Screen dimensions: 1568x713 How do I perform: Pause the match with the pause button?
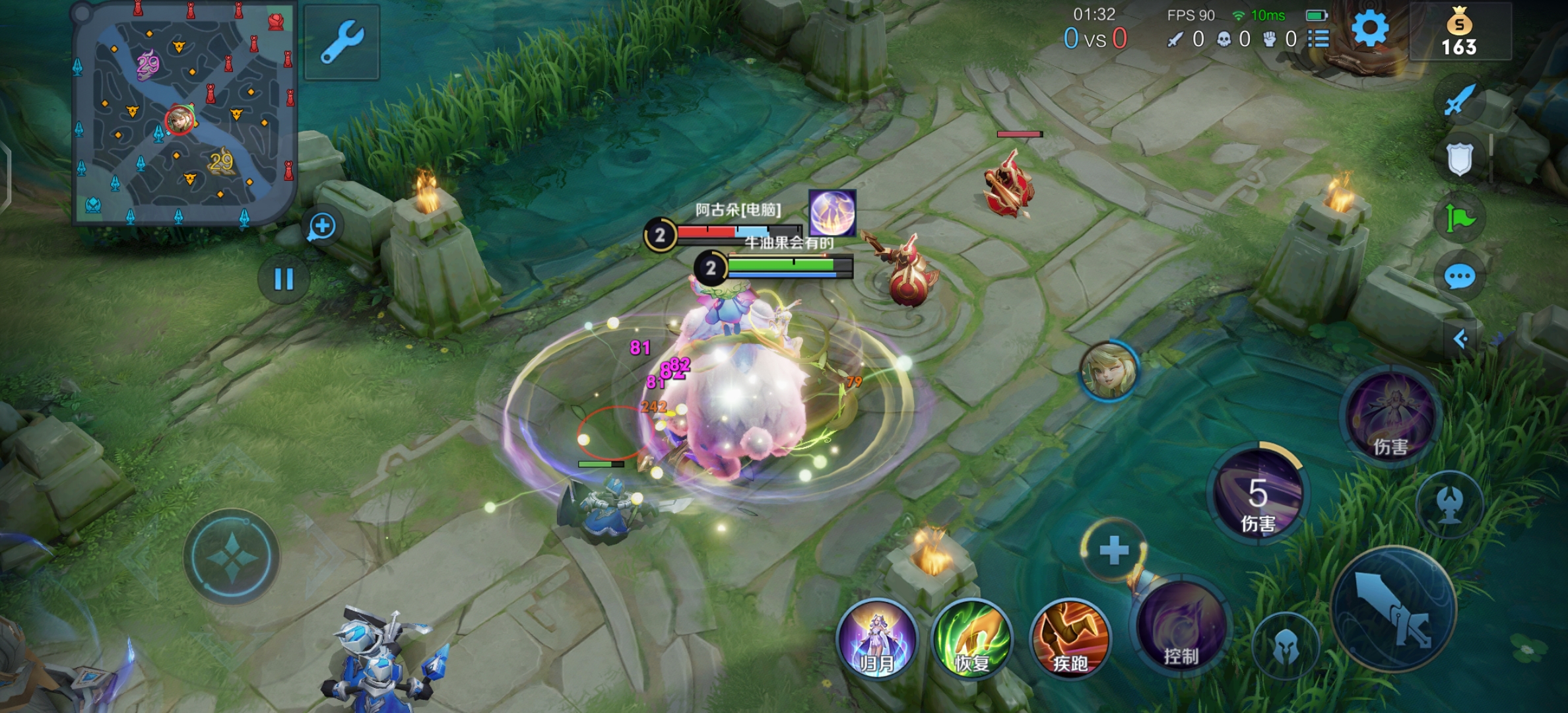[x=284, y=279]
